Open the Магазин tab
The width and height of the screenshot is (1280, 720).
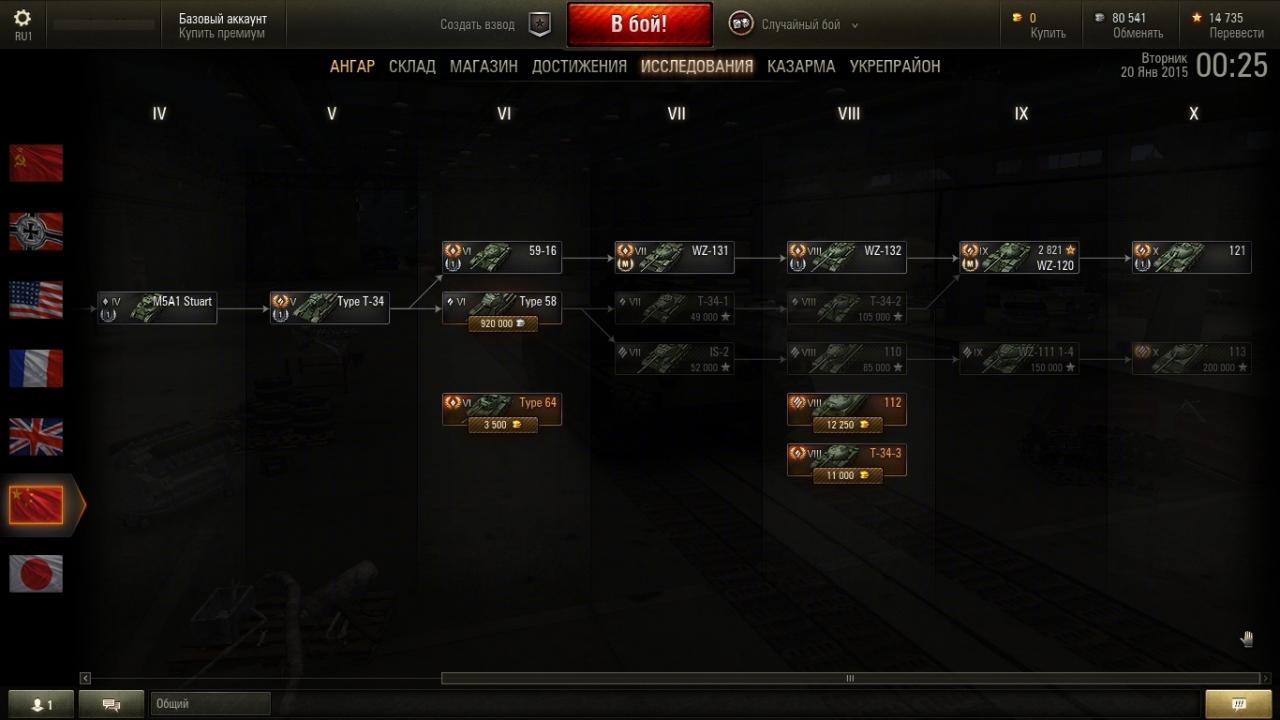click(483, 66)
